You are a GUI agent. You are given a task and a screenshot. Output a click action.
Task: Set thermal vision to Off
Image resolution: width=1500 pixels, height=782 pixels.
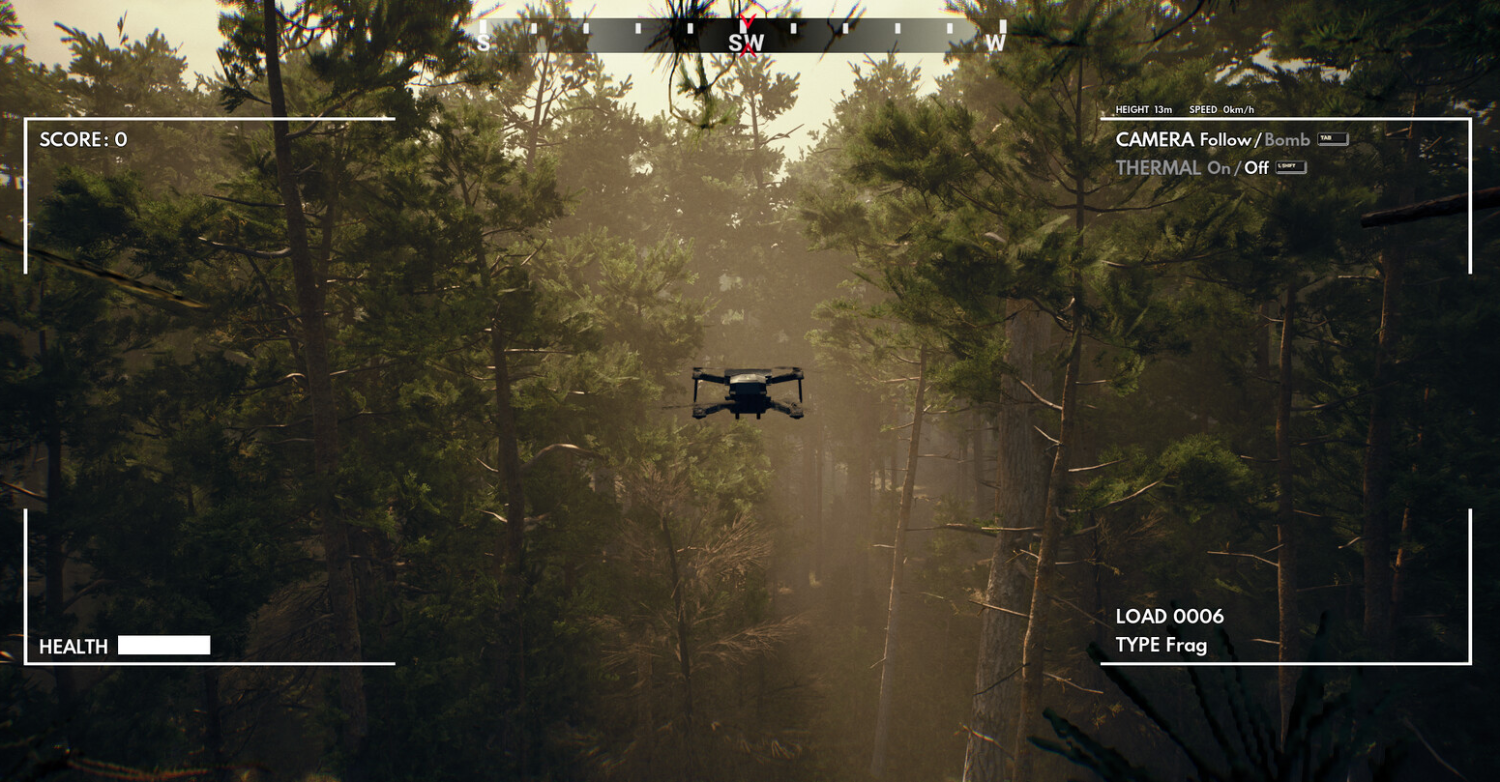[1256, 168]
